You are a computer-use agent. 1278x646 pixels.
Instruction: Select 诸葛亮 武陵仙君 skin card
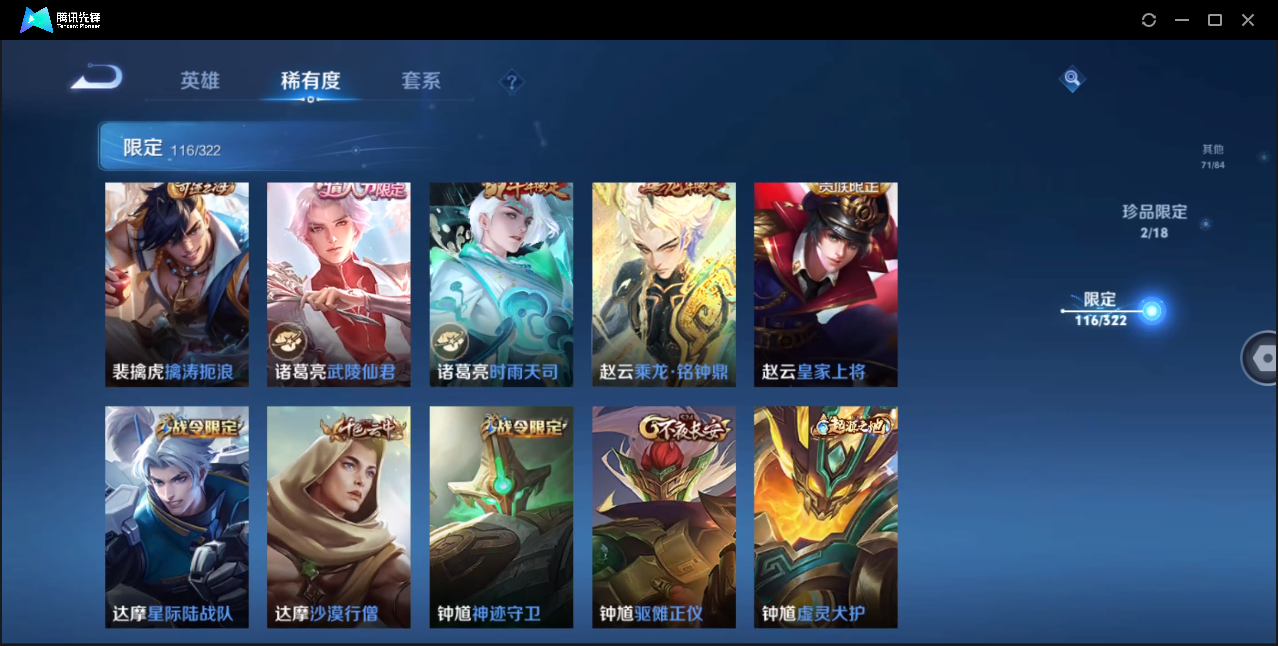[339, 284]
